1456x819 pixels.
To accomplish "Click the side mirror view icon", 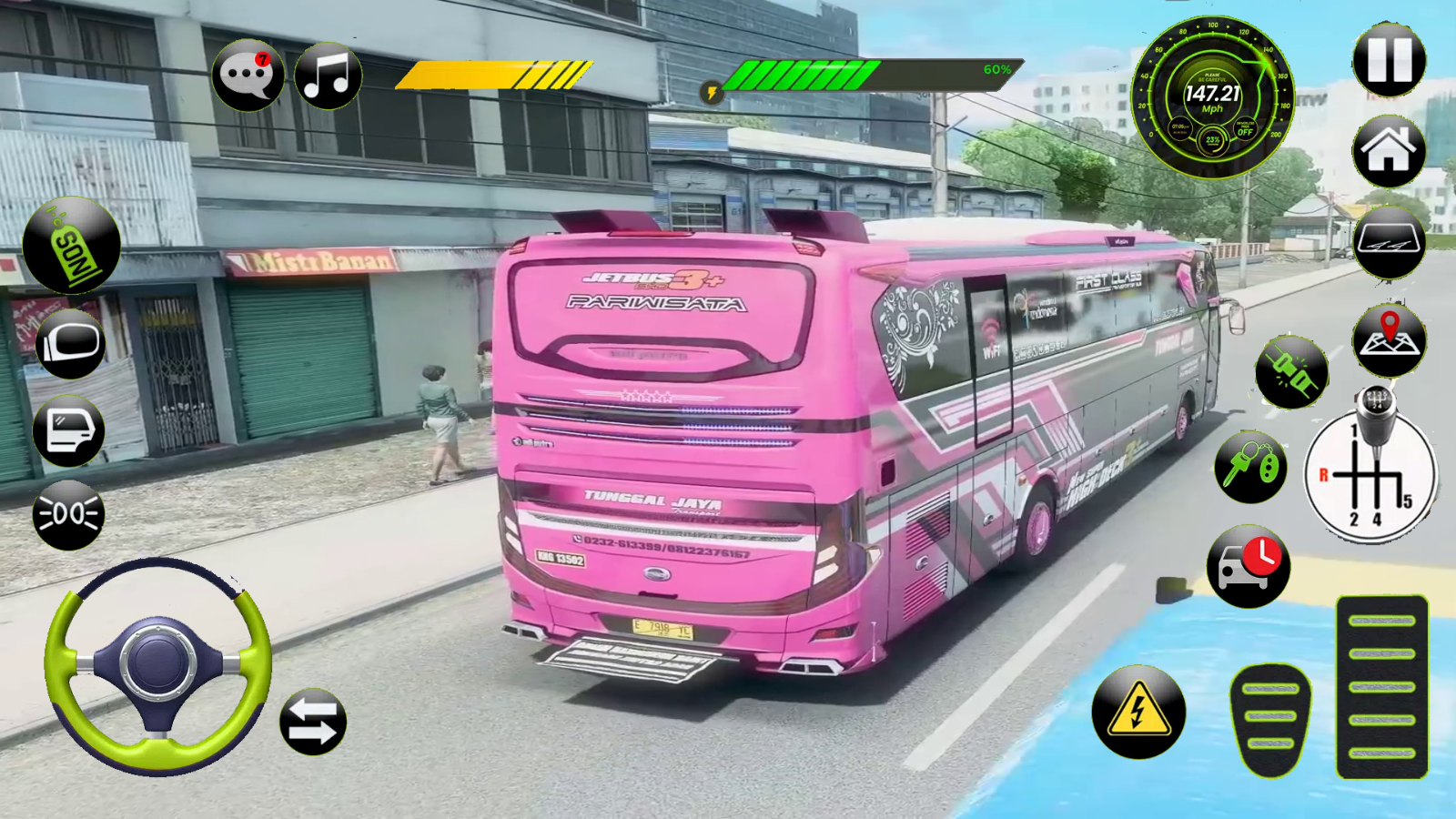I will 69,348.
